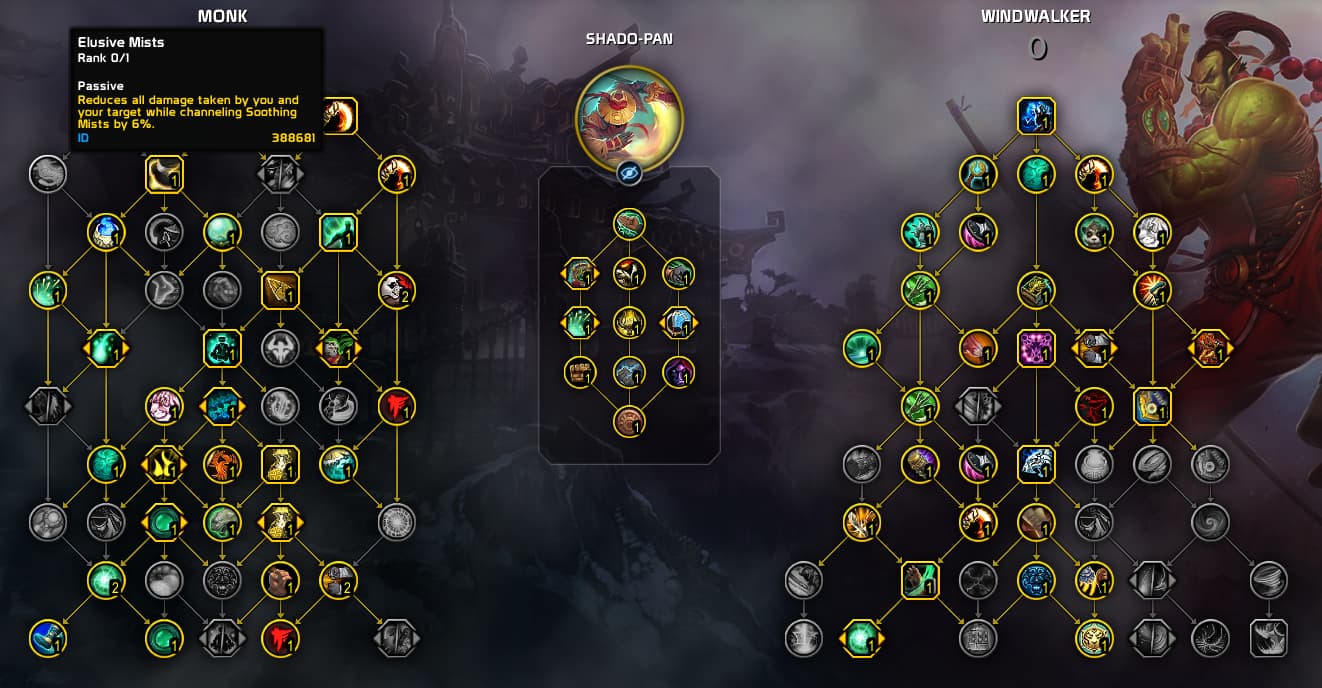Click the orange dragon talent in Monk tree
Screen dimensions: 1322x688
[222, 464]
